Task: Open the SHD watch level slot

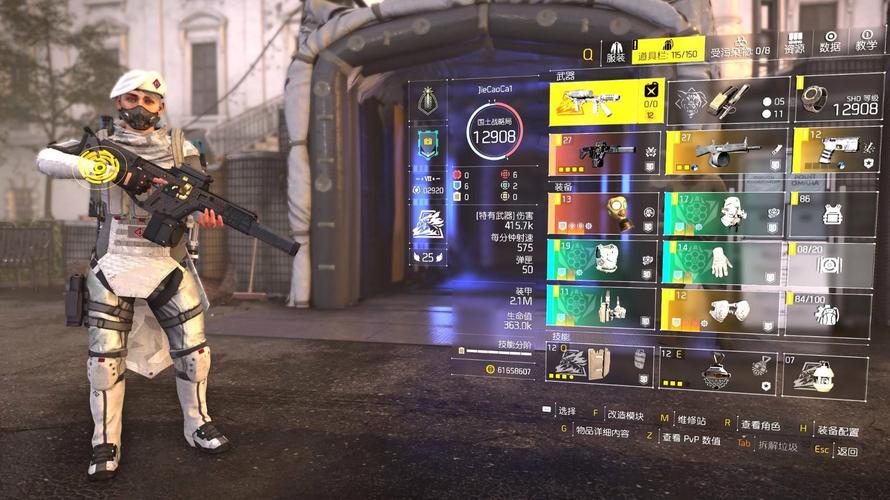Action: click(x=839, y=100)
